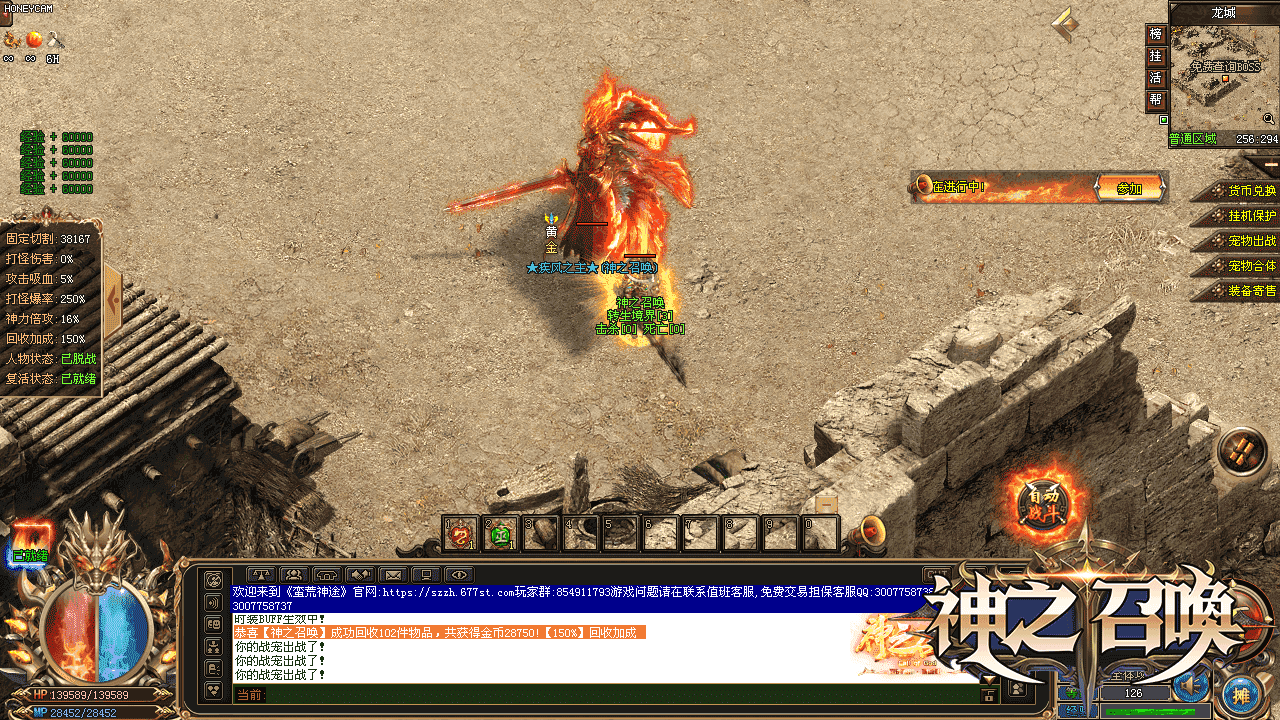
Task: Use the green item in hotbar slot 2
Action: click(x=500, y=534)
